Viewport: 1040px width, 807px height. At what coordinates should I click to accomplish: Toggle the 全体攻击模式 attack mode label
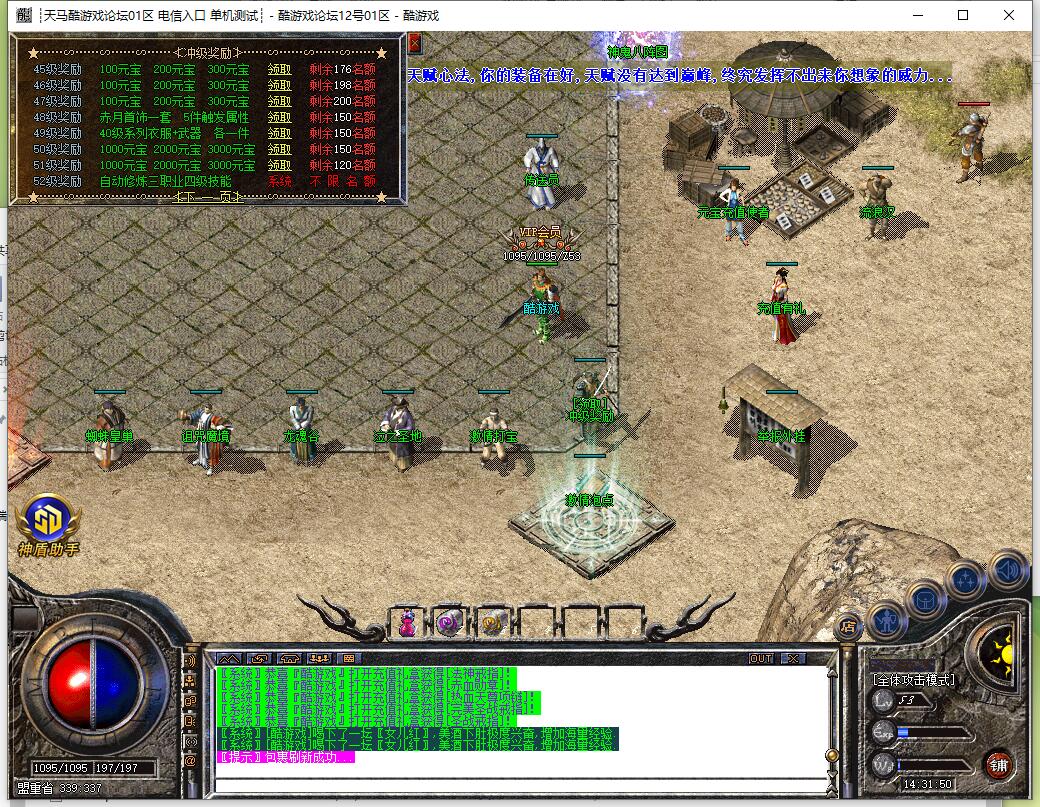(x=913, y=680)
